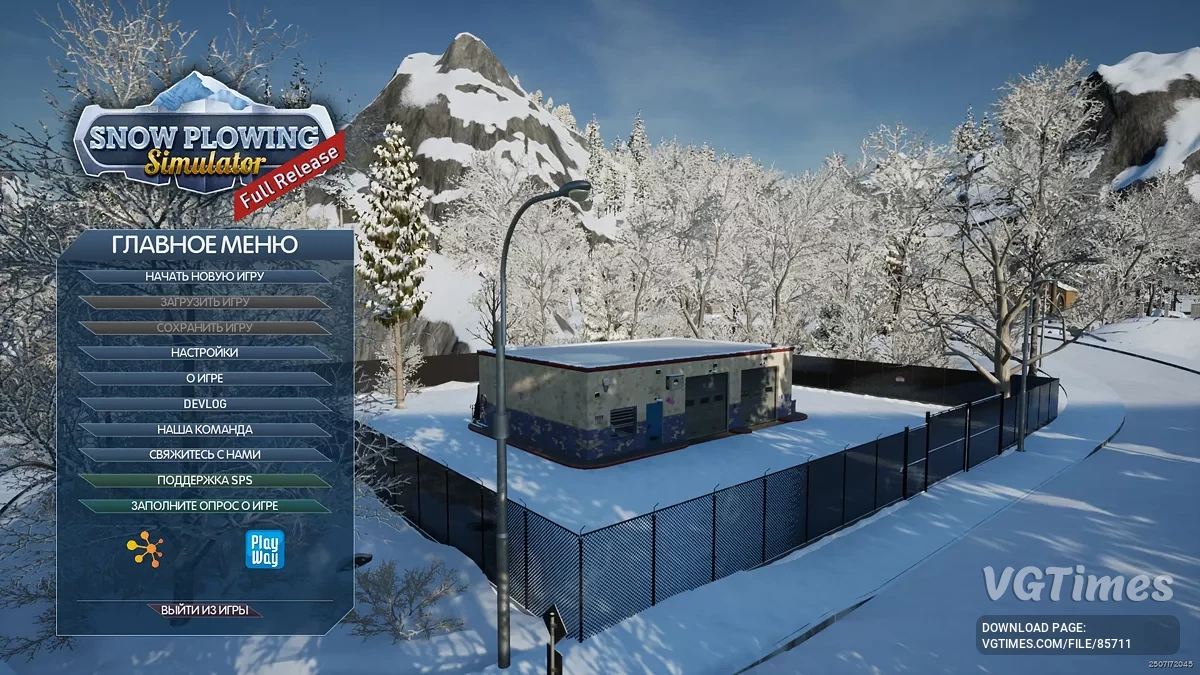
Task: Start a new game via НАЧАТЬ НОВУЮ ИГРУ
Action: 204,276
